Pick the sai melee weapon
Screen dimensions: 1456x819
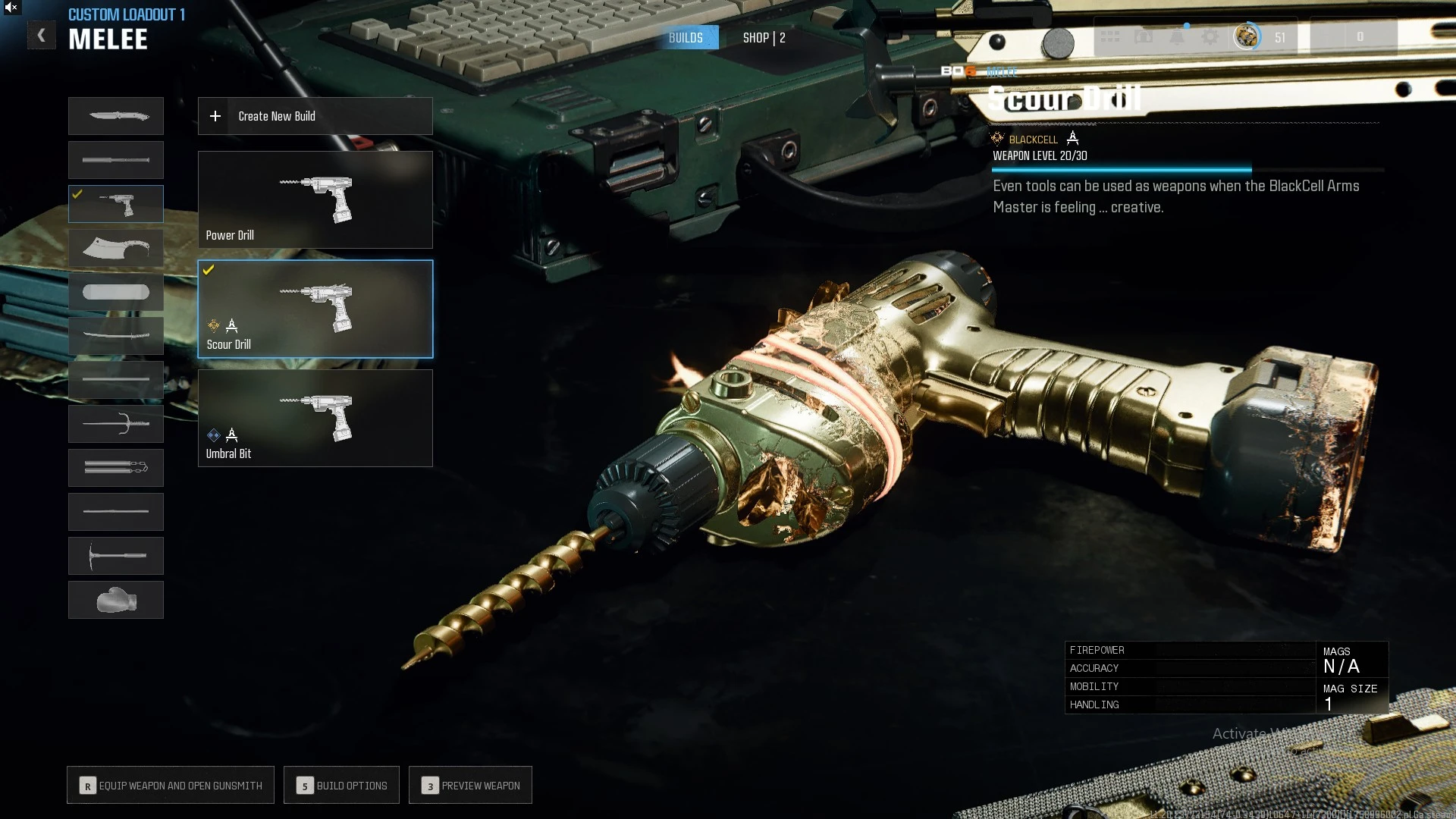point(116,424)
